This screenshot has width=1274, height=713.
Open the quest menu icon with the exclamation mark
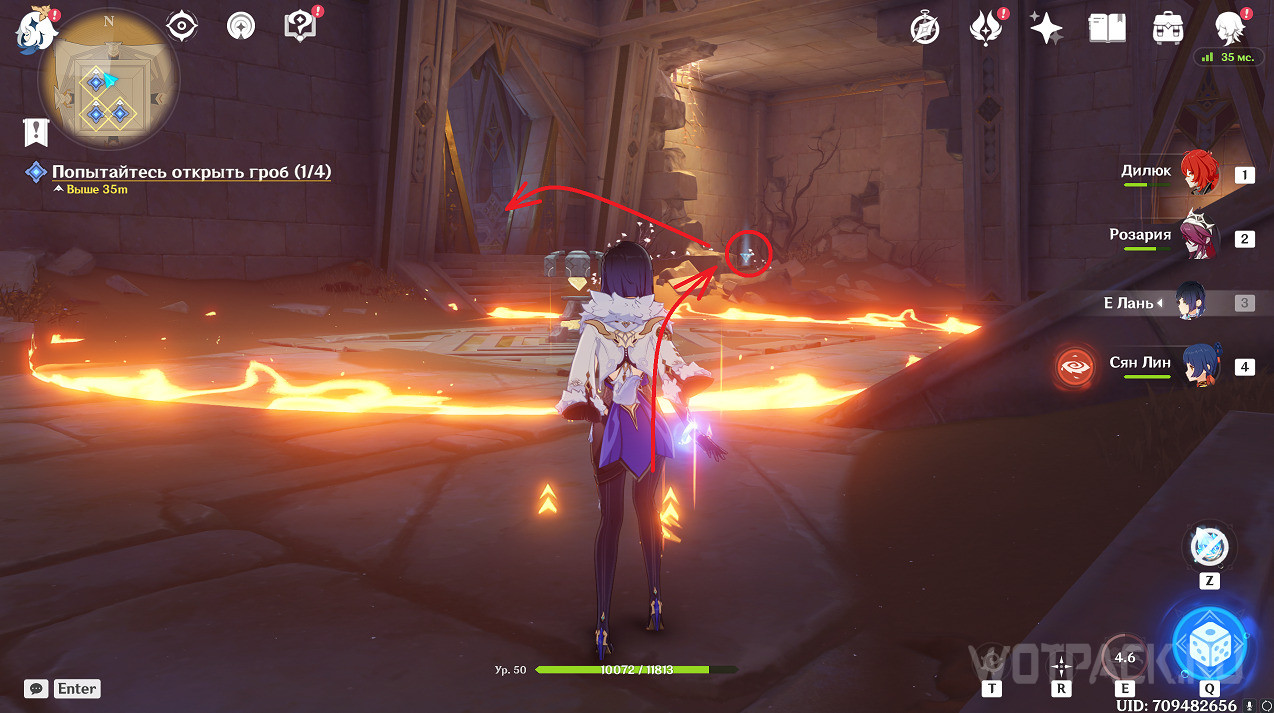pos(299,26)
